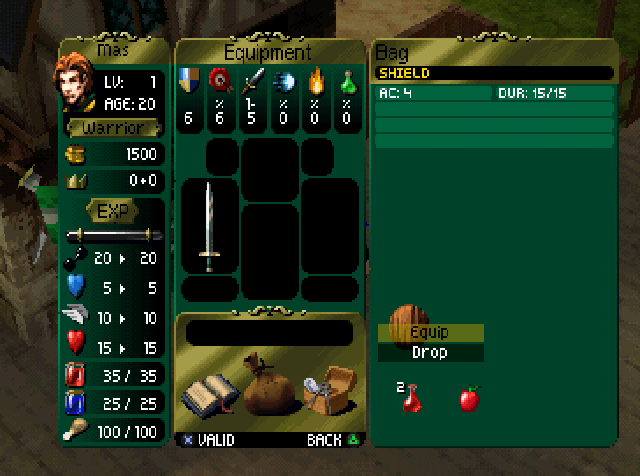The width and height of the screenshot is (640, 476).
Task: Select the red potion in the bag
Action: 411,398
